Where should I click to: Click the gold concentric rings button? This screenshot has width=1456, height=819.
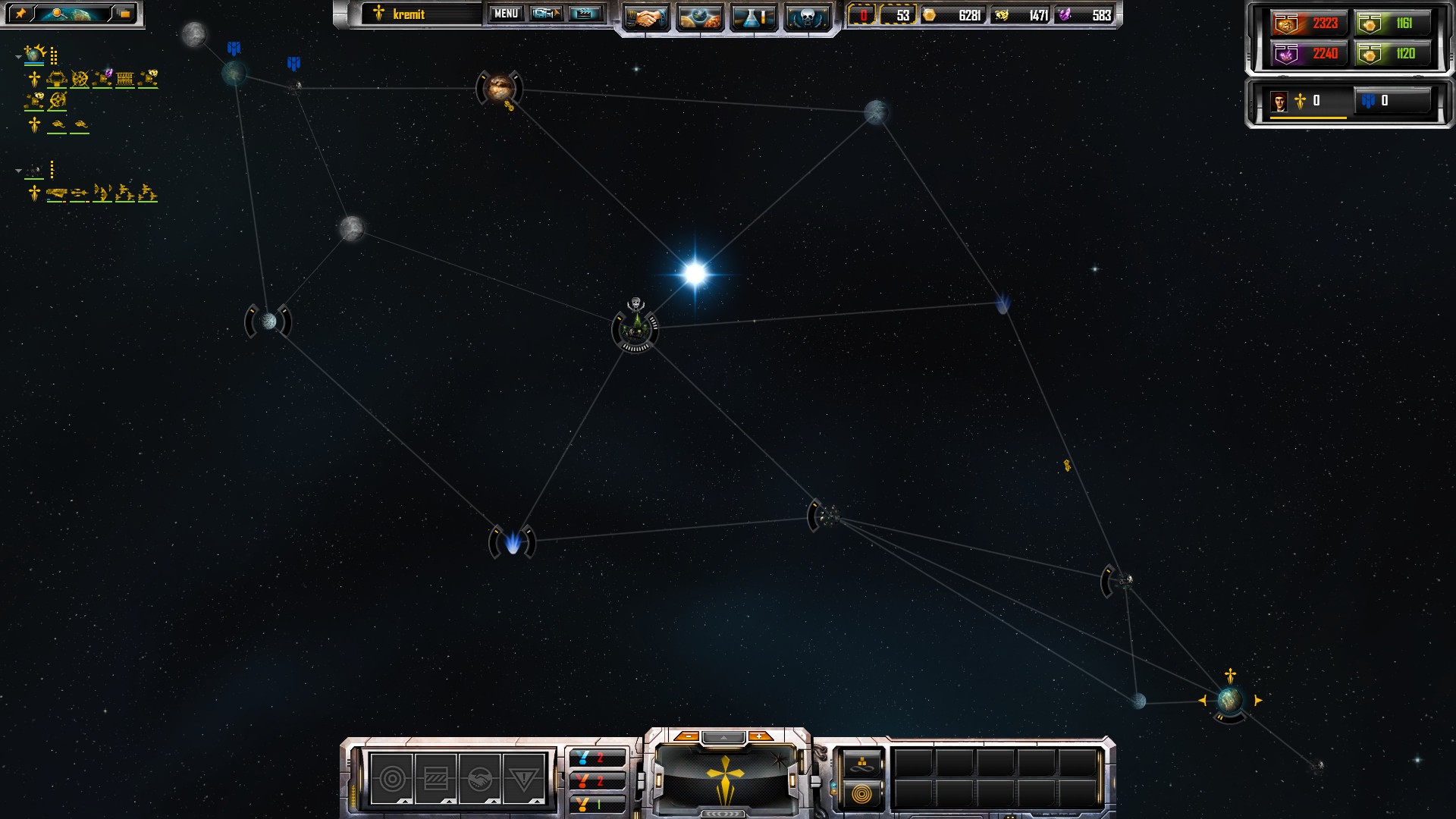[x=861, y=794]
